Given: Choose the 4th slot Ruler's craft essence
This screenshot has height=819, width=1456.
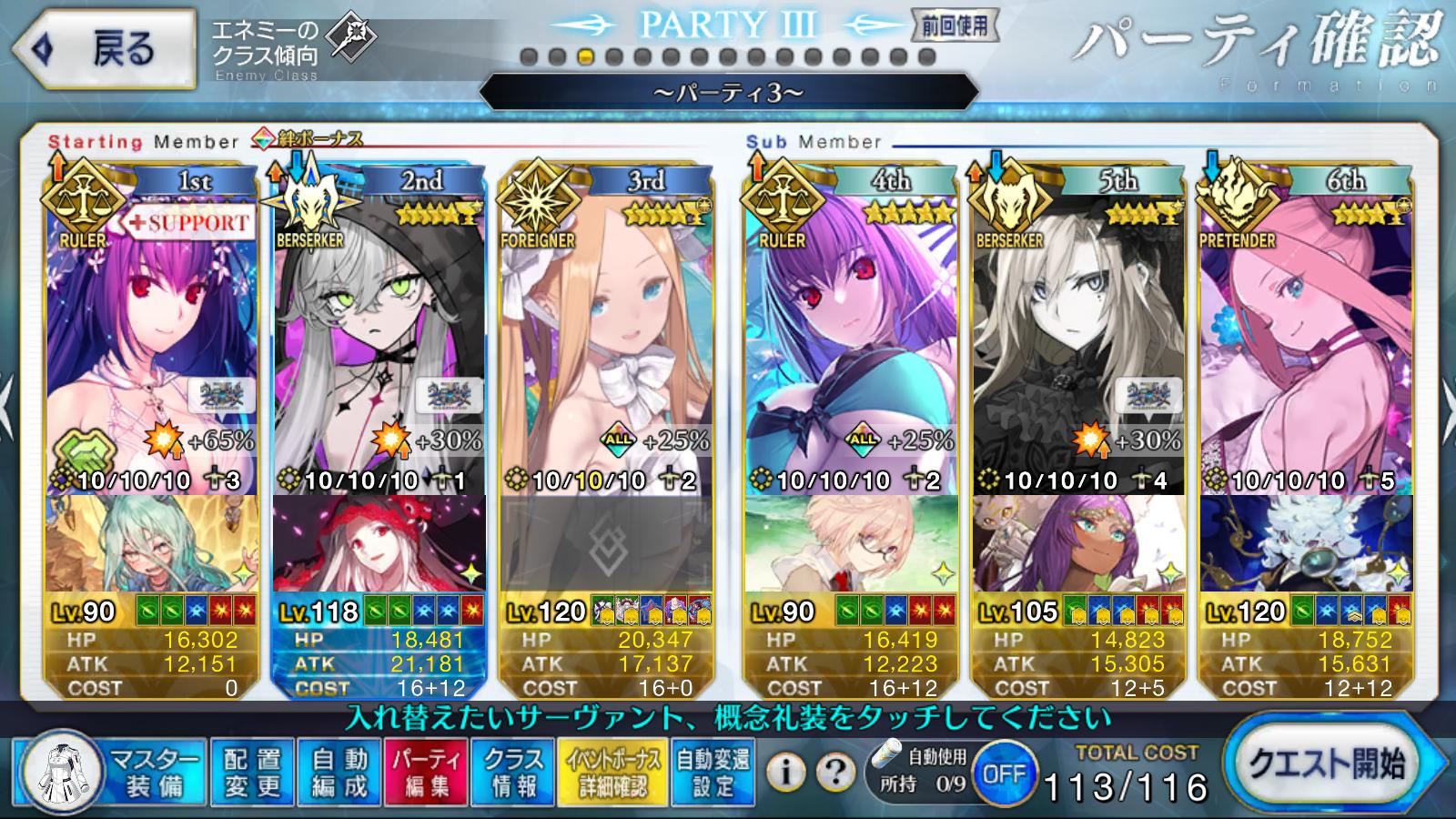Looking at the screenshot, I should click(x=851, y=544).
